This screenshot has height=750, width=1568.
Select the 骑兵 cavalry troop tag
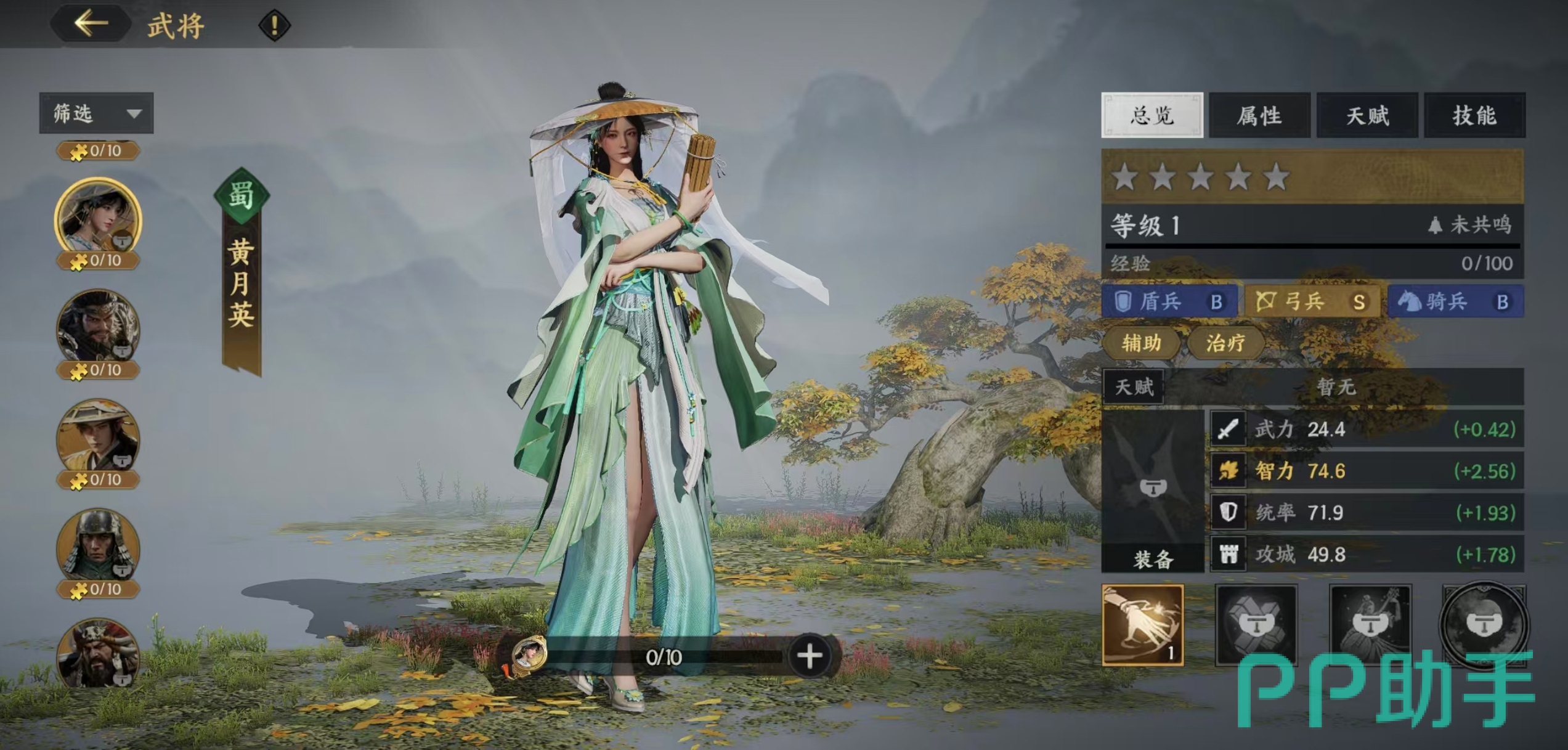click(1455, 301)
